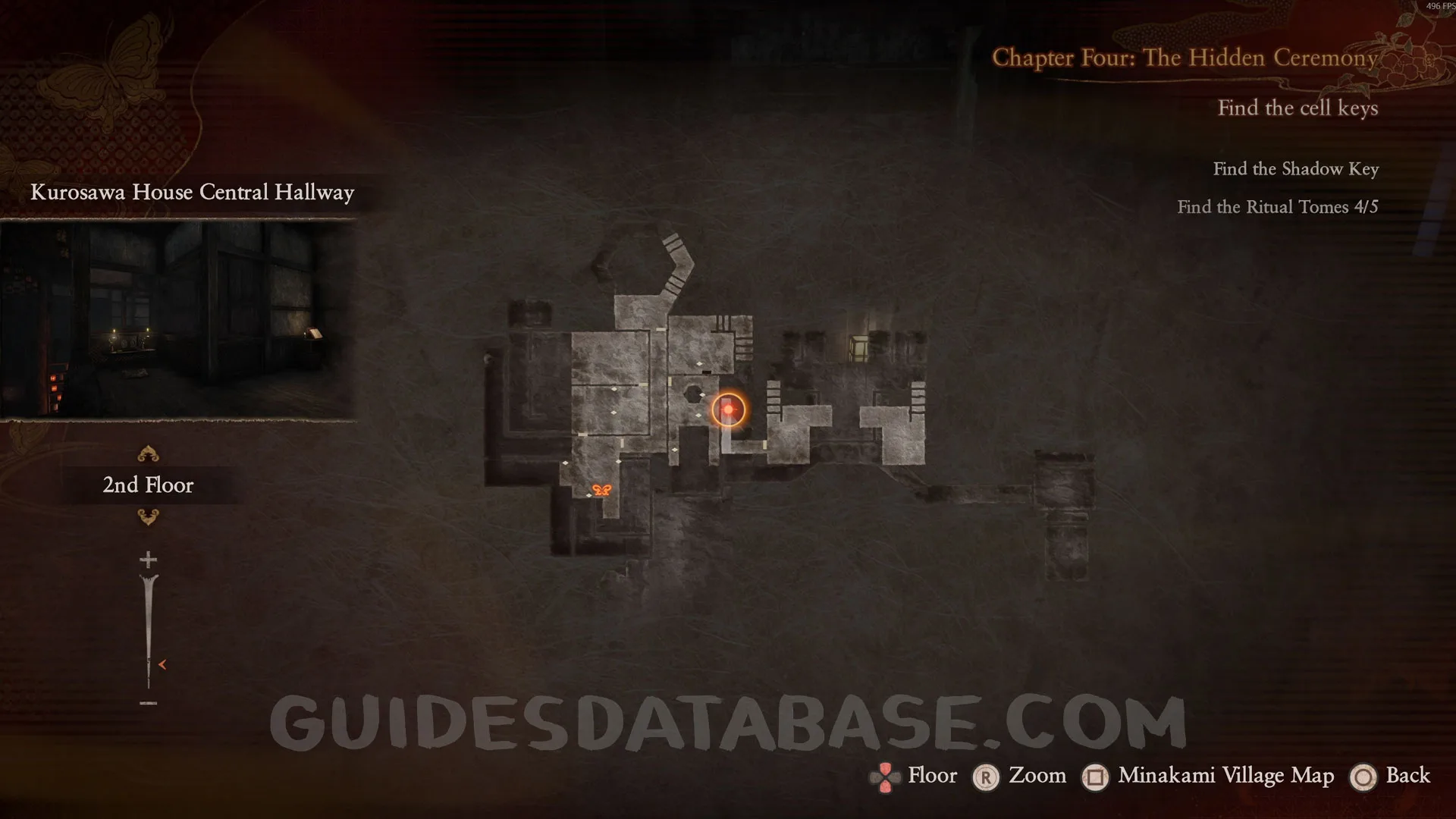This screenshot has height=819, width=1456.
Task: Select the Find the Ritual Tomes objective
Action: coord(1277,207)
